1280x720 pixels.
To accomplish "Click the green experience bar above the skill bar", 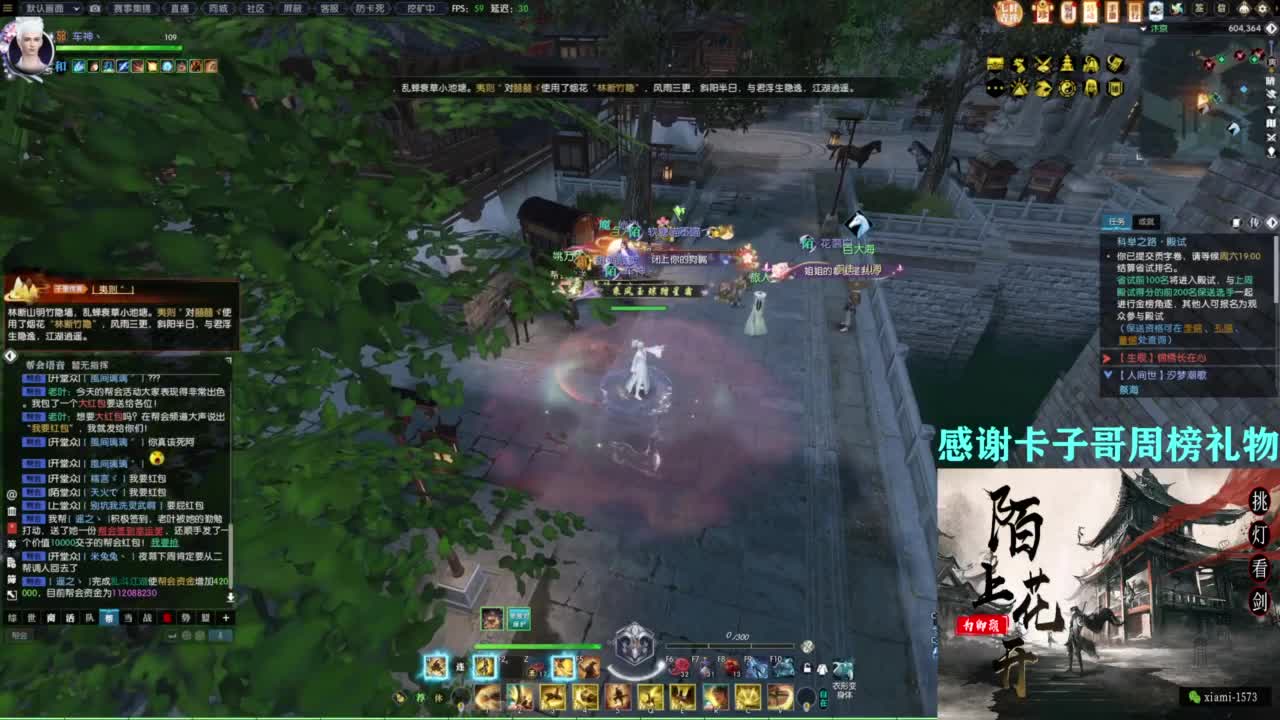I will click(537, 645).
